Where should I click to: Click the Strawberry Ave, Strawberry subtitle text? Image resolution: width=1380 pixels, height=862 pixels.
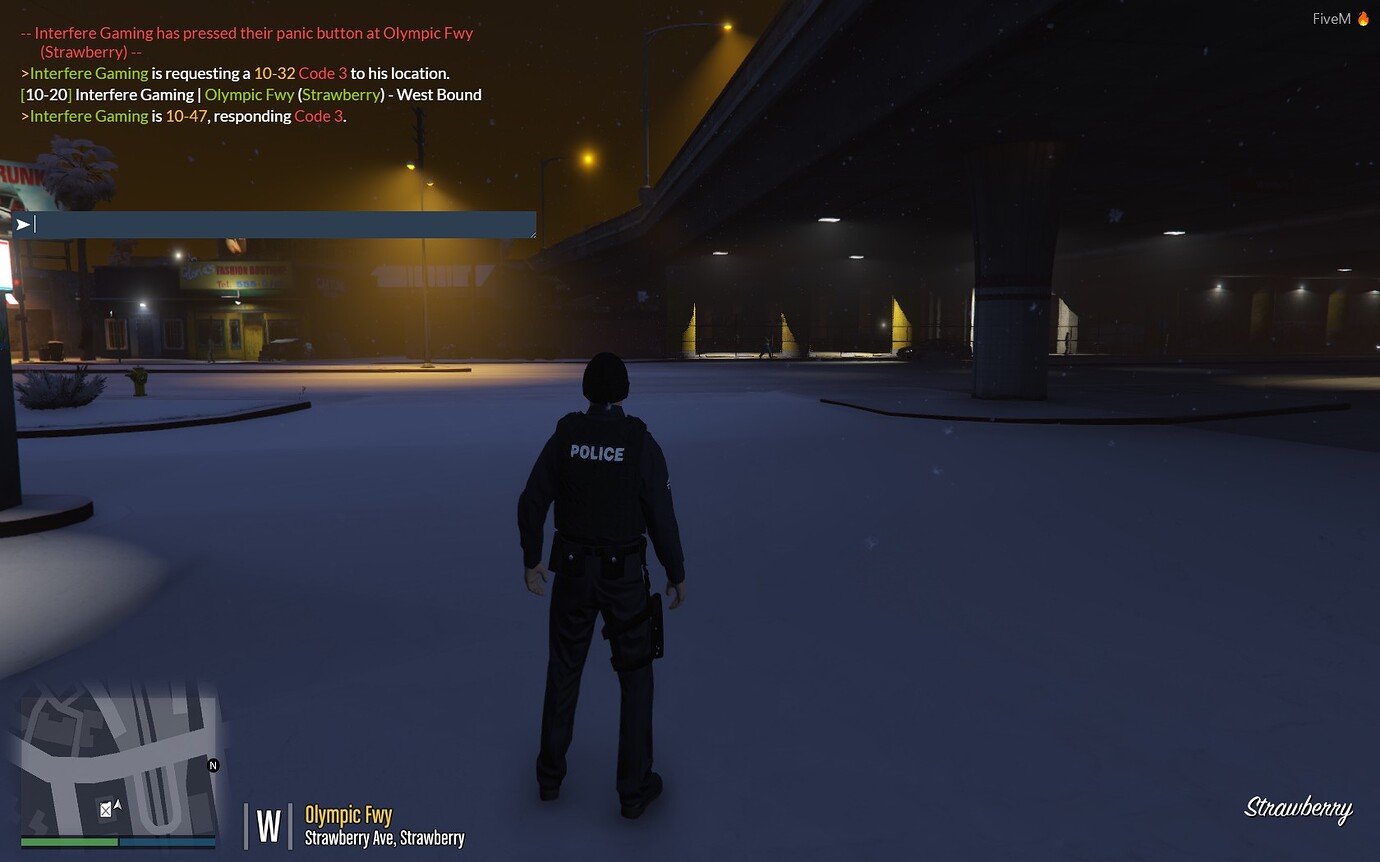384,839
